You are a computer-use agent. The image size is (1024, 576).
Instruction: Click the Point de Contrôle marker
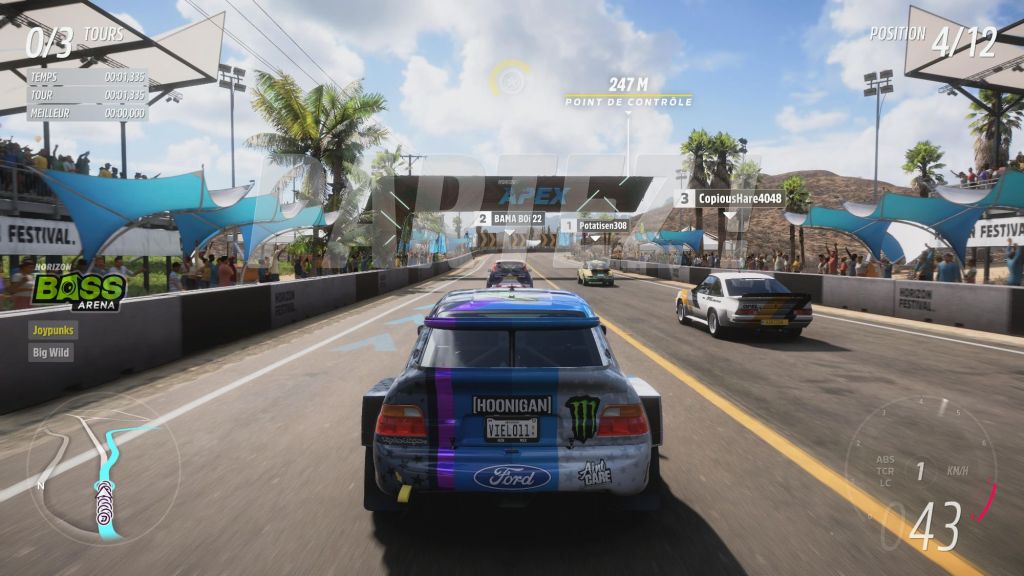pos(628,100)
